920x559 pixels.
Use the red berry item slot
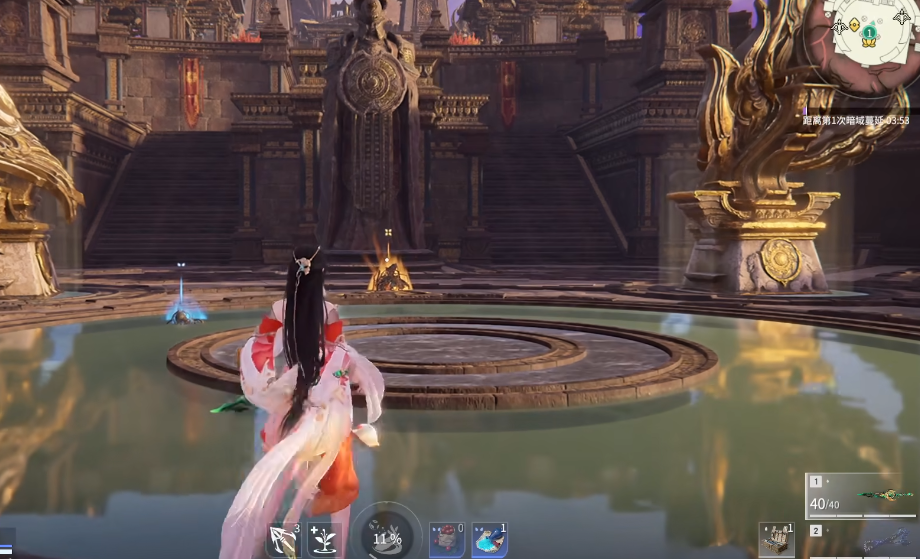click(446, 540)
